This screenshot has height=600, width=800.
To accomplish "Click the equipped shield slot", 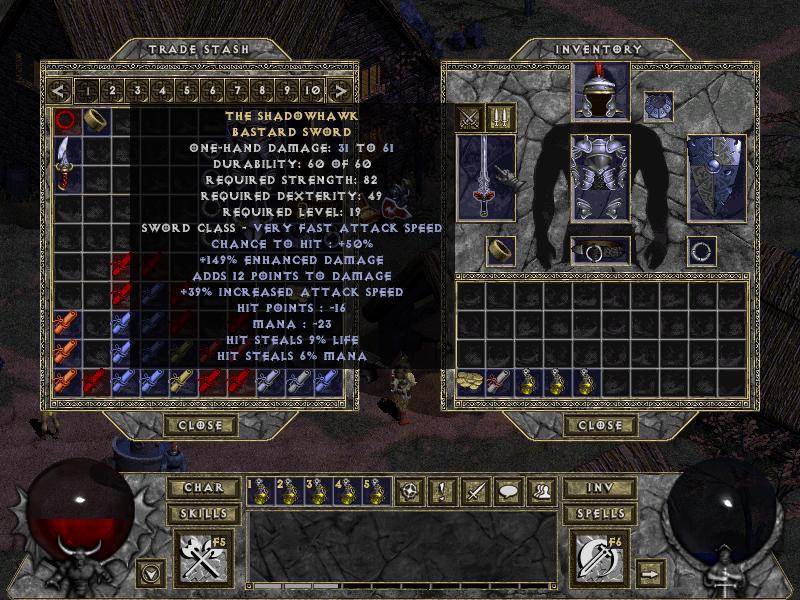I will click(714, 178).
